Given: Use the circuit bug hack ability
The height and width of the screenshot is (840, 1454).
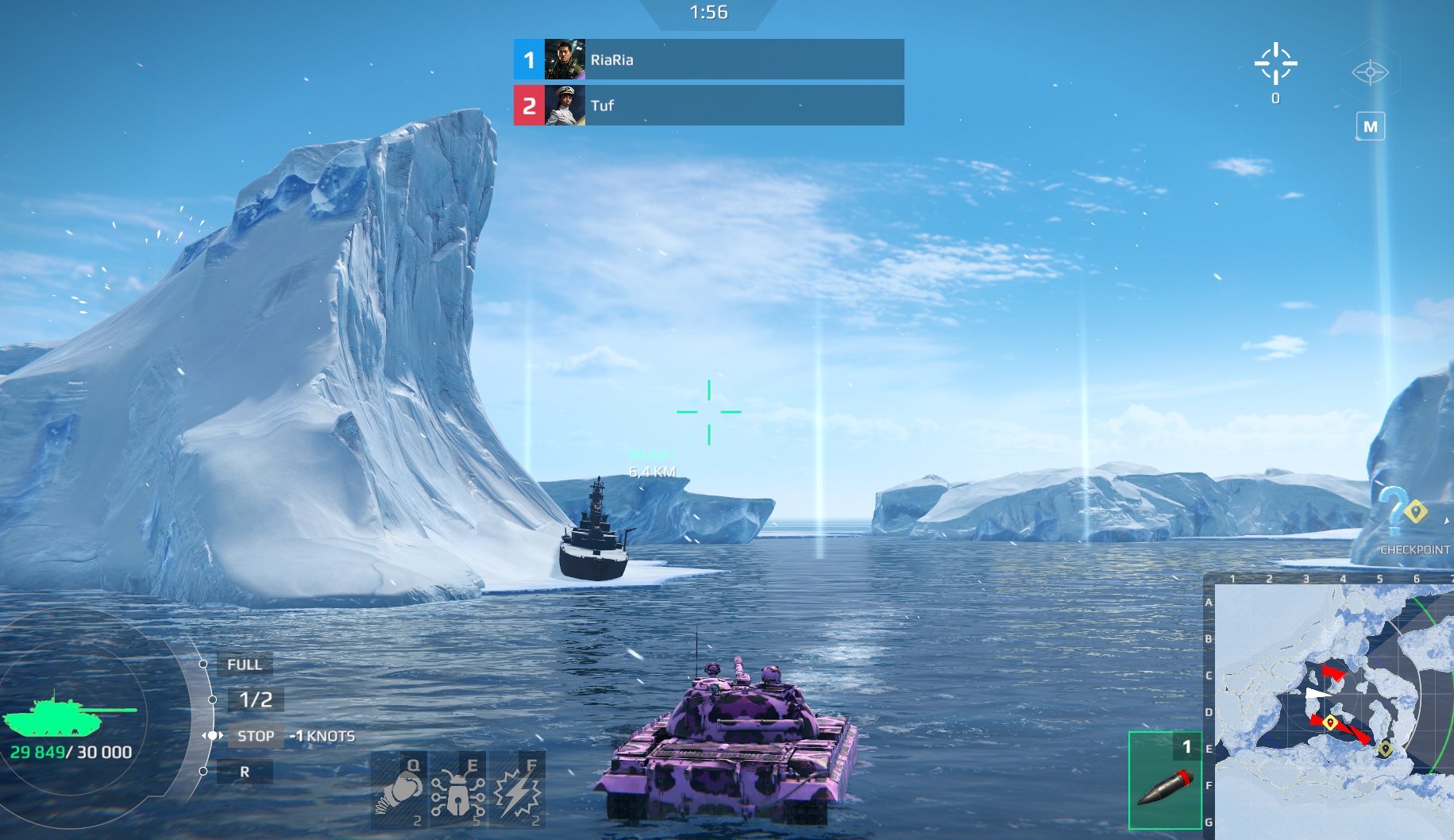Looking at the screenshot, I should [457, 791].
